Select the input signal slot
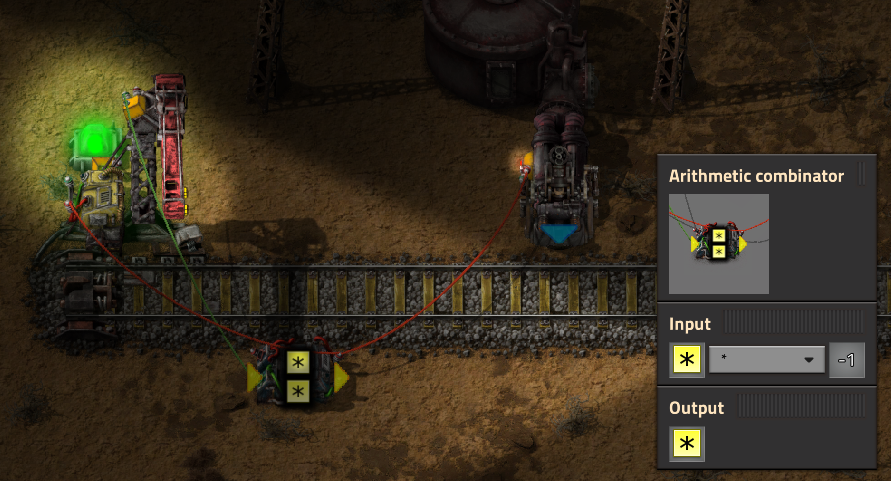891x481 pixels. 687,360
